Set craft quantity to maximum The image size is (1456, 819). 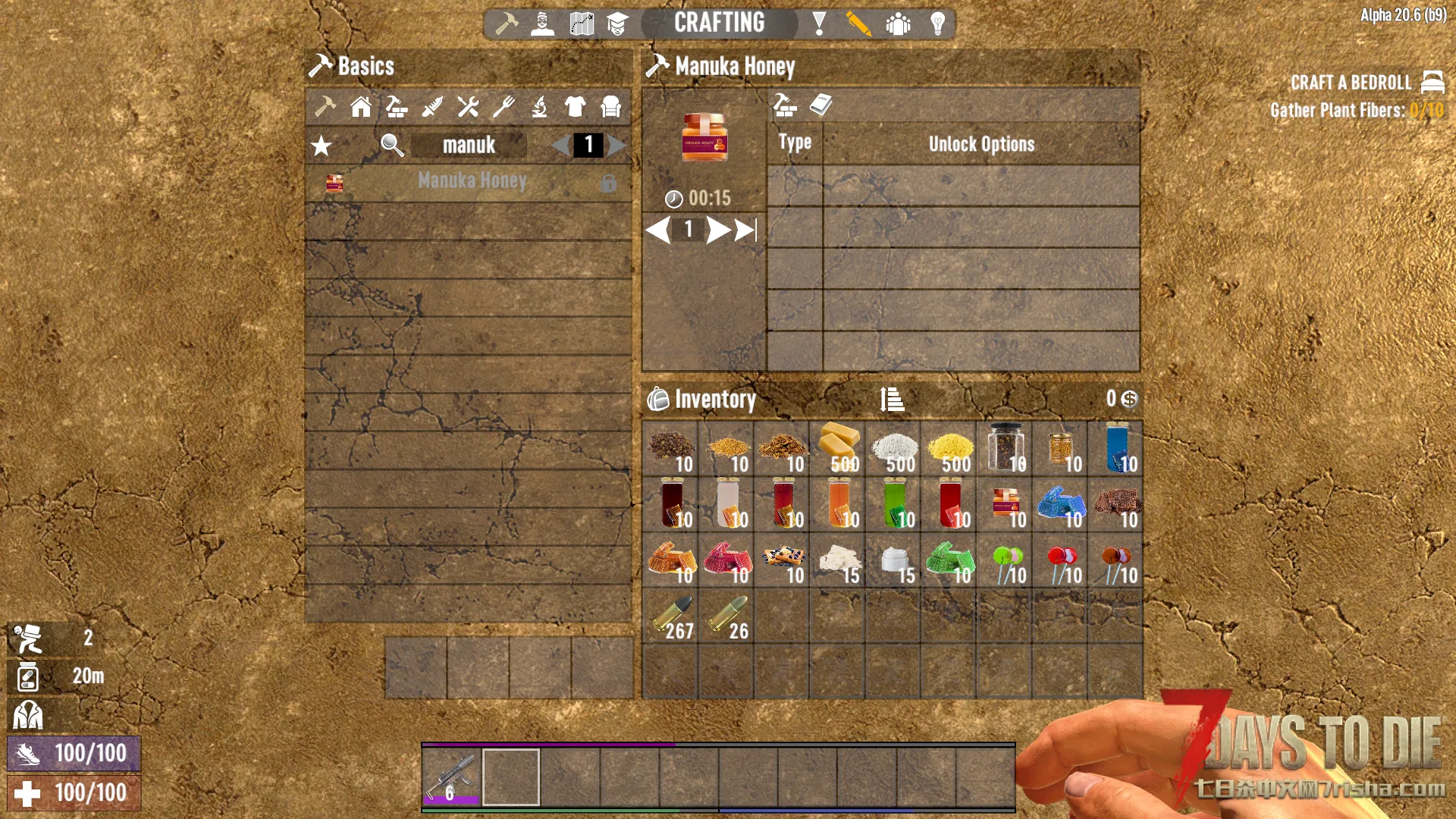[746, 230]
